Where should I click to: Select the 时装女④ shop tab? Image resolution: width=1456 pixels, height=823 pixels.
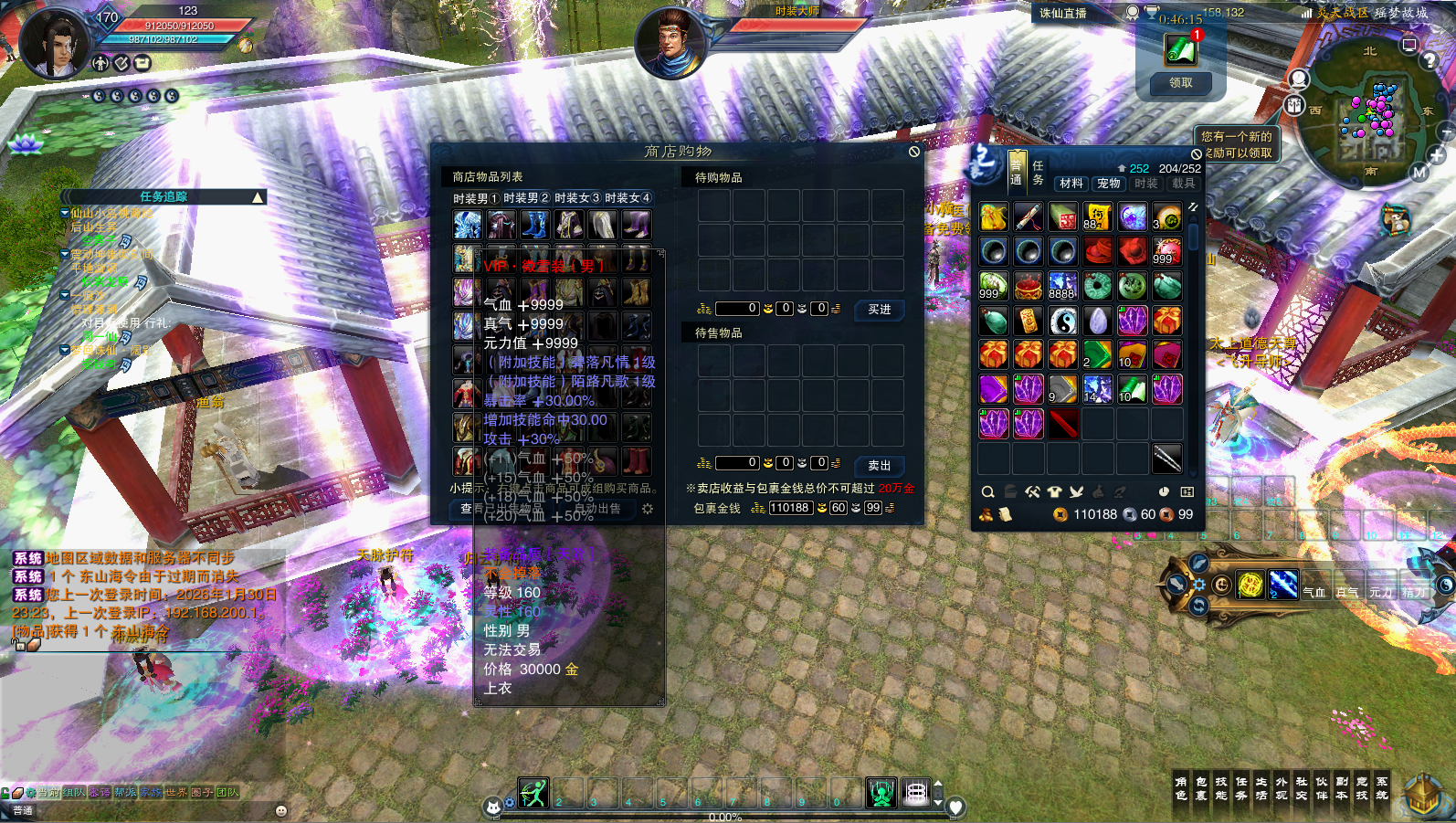tap(628, 198)
